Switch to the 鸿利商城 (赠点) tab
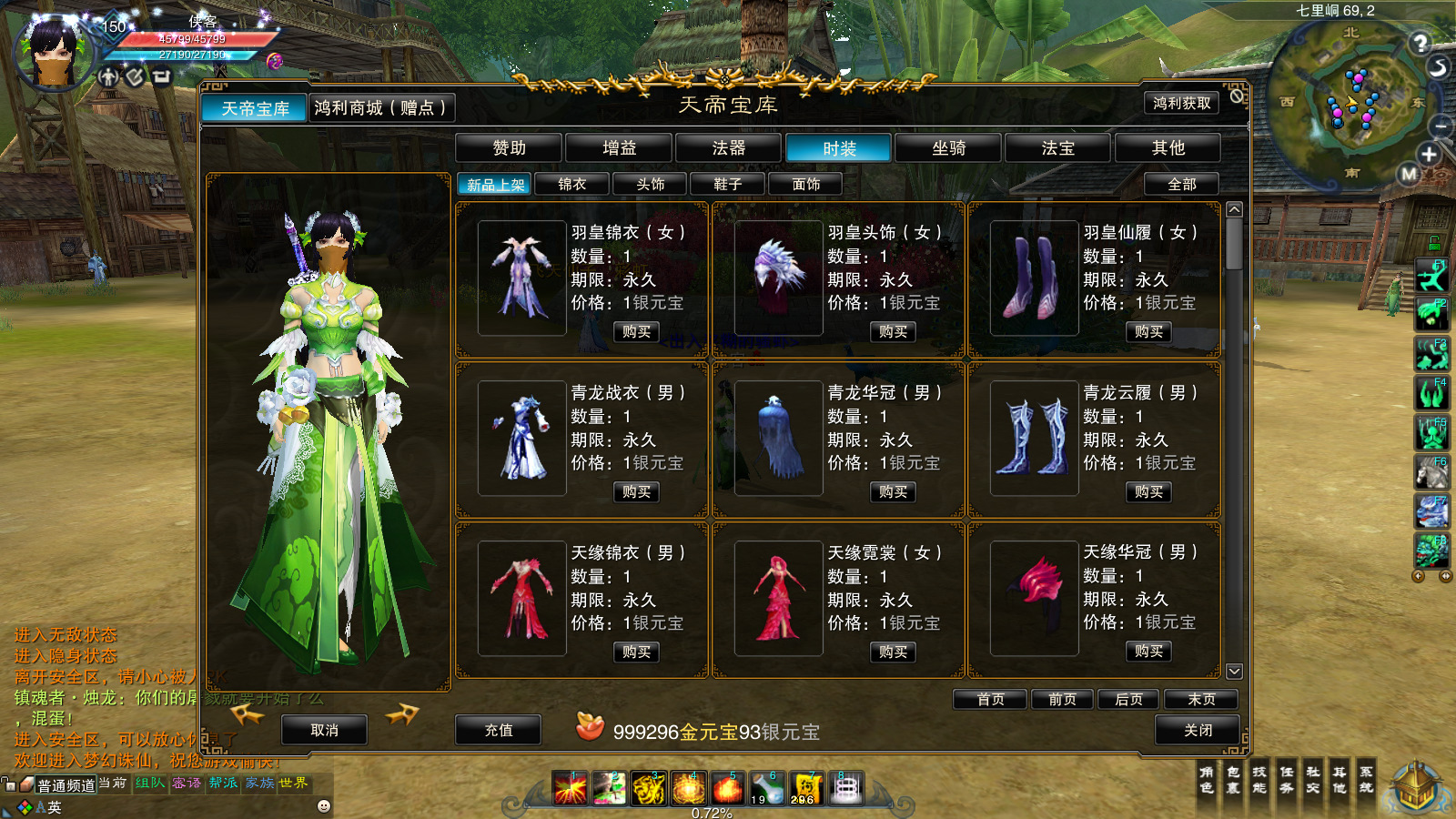1456x819 pixels. pos(380,108)
